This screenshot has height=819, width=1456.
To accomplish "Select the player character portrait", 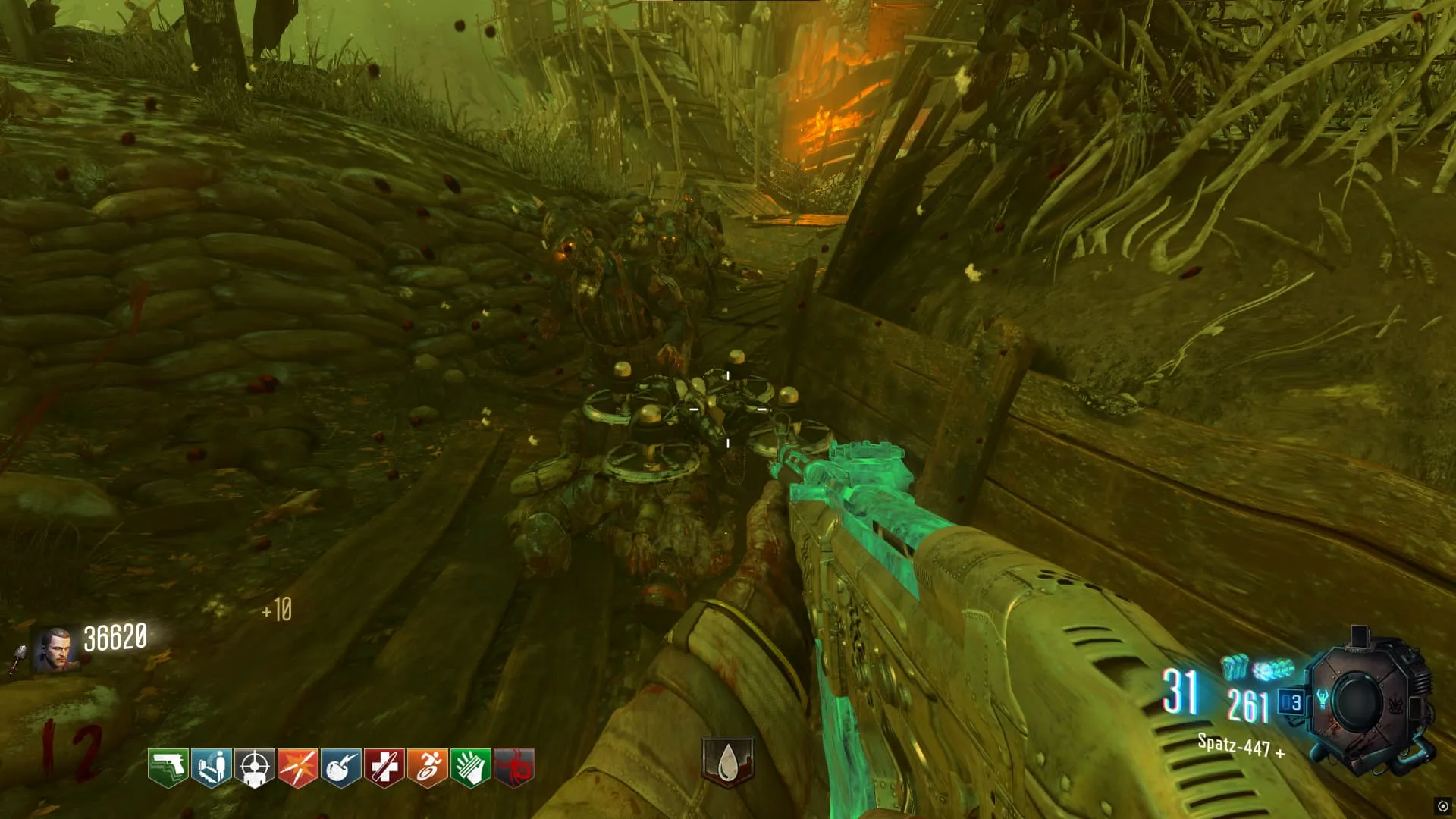I will click(x=55, y=651).
